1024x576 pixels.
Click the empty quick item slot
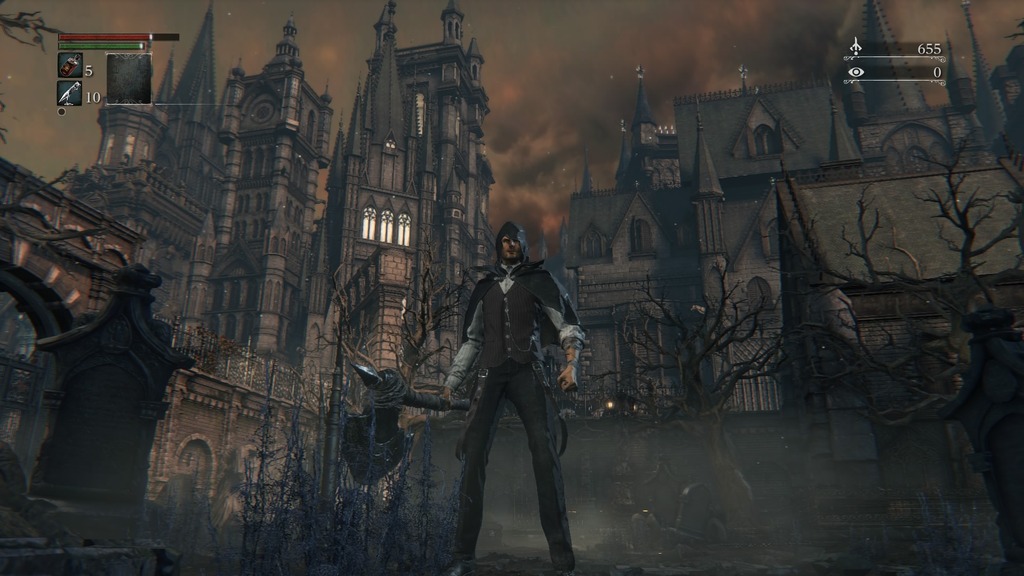(x=129, y=79)
